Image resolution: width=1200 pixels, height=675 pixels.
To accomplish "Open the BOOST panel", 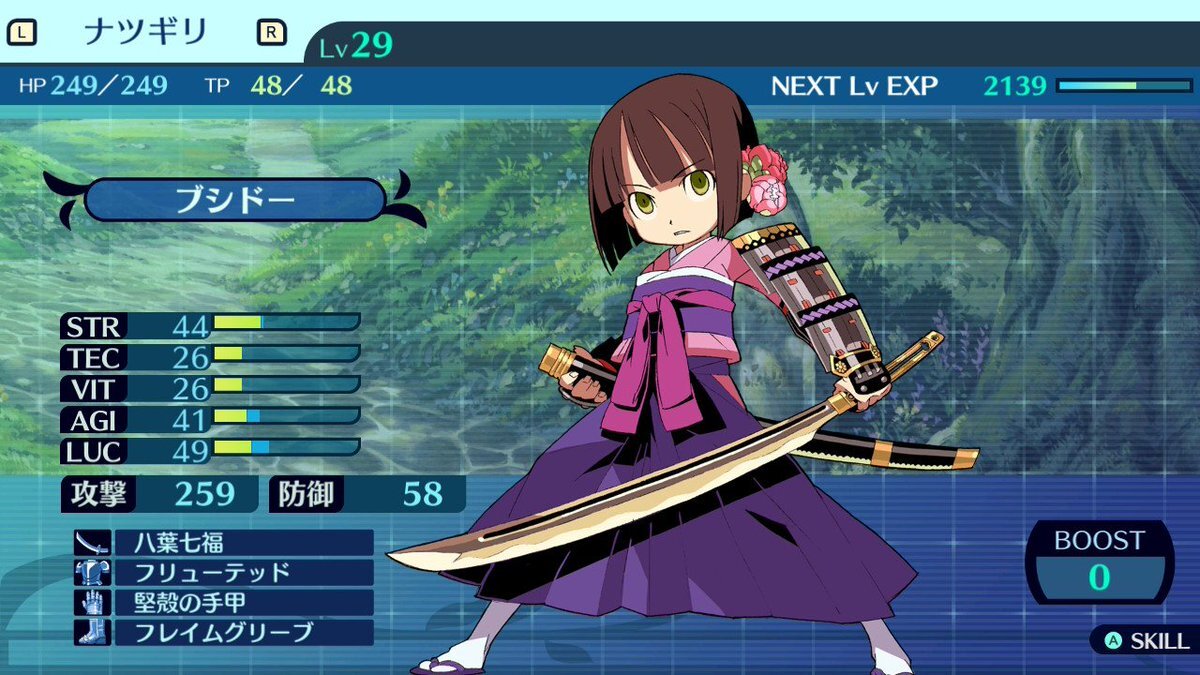I will click(1099, 563).
